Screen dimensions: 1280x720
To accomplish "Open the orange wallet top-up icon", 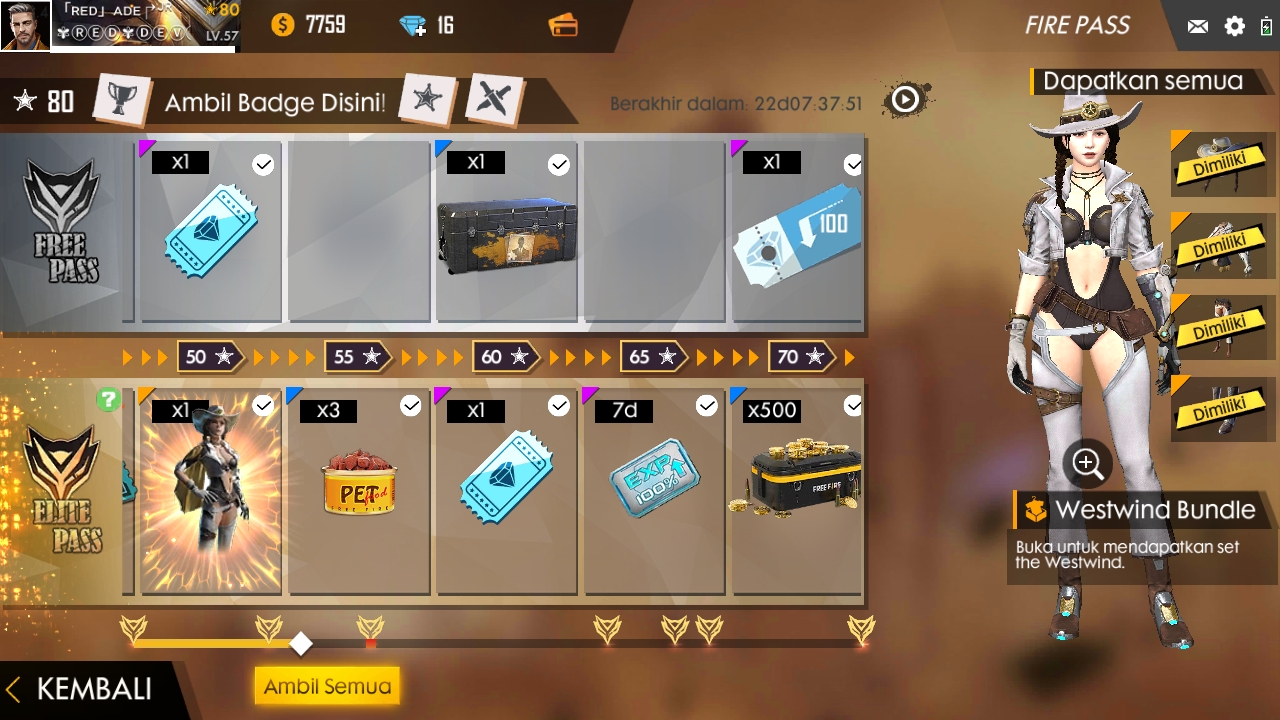I will [x=564, y=26].
